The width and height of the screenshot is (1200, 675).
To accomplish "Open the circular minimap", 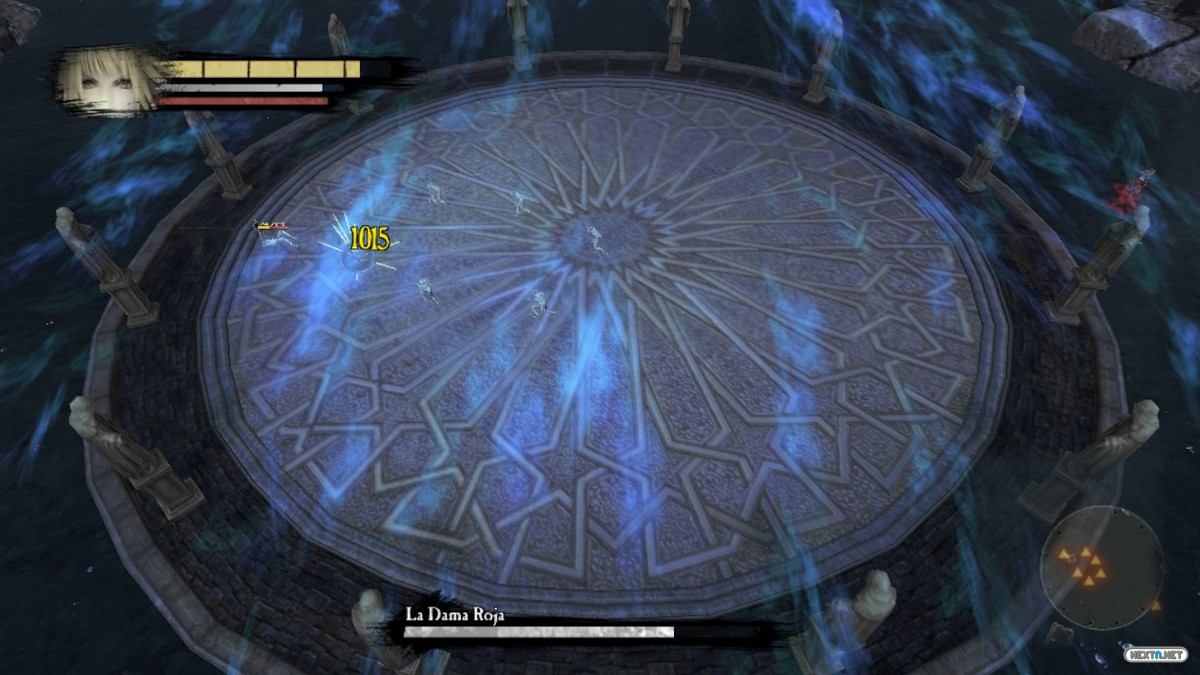I will [x=1101, y=566].
